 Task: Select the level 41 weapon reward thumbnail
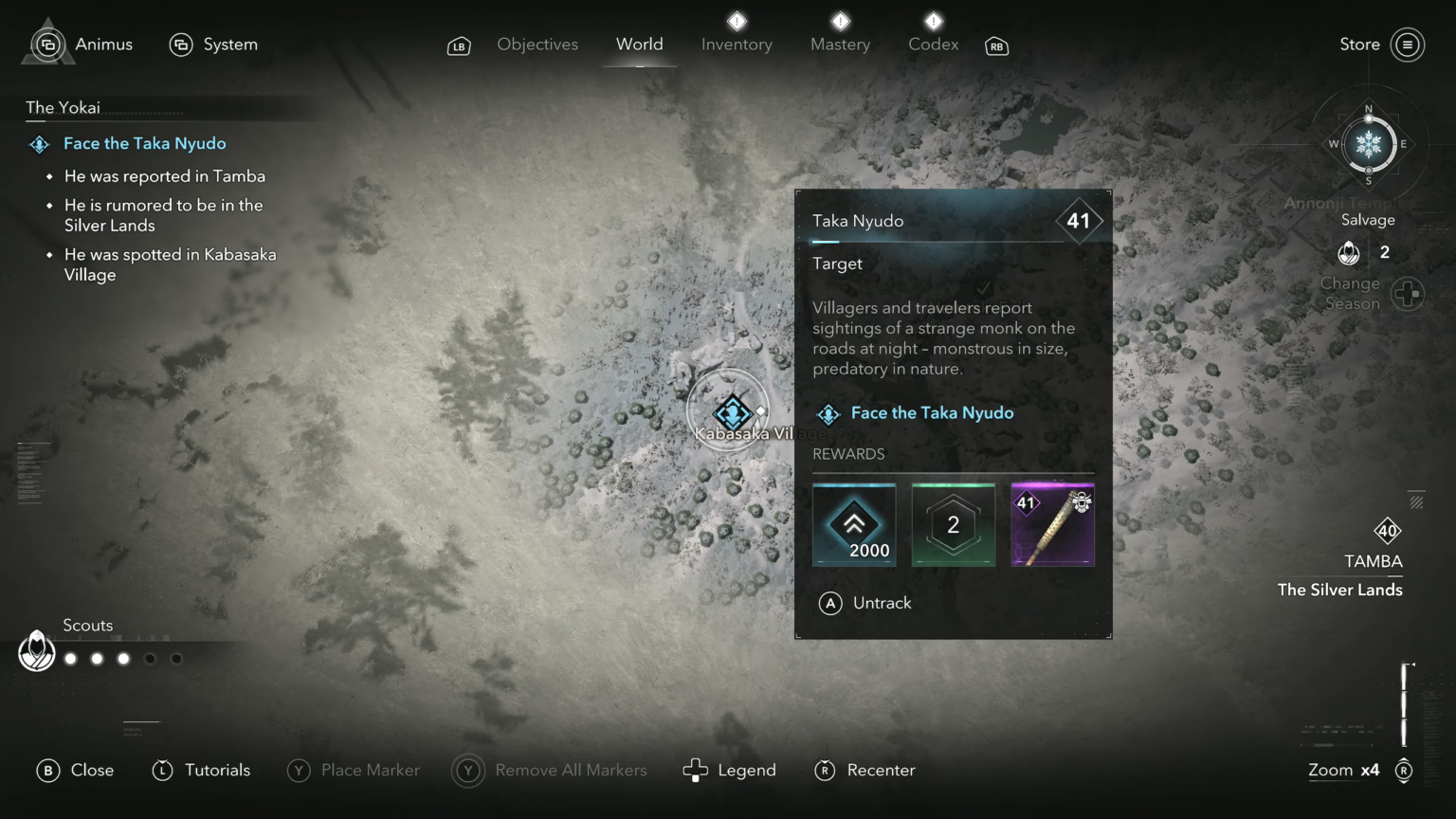(1052, 524)
